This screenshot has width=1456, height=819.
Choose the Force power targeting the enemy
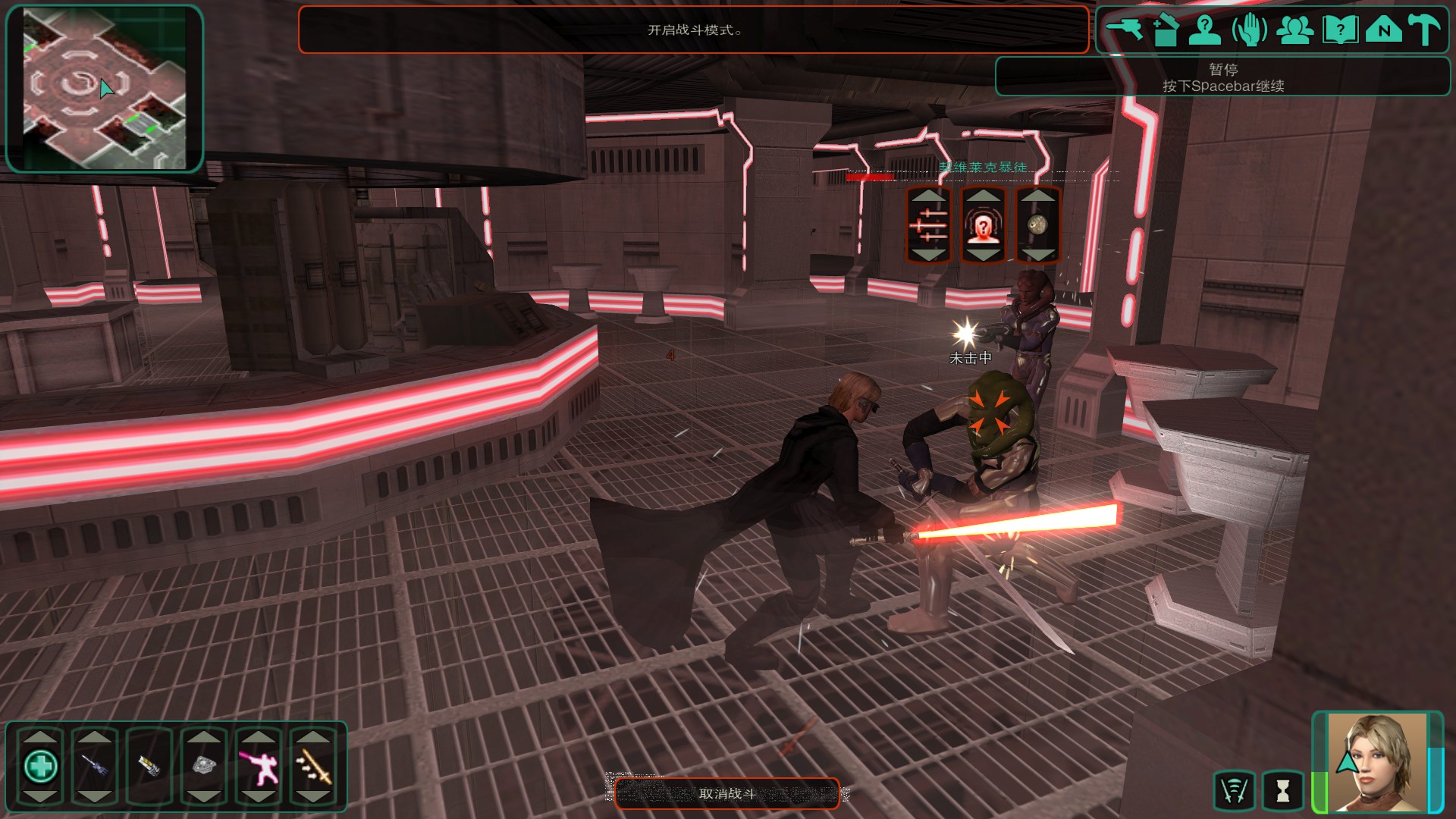point(983,225)
